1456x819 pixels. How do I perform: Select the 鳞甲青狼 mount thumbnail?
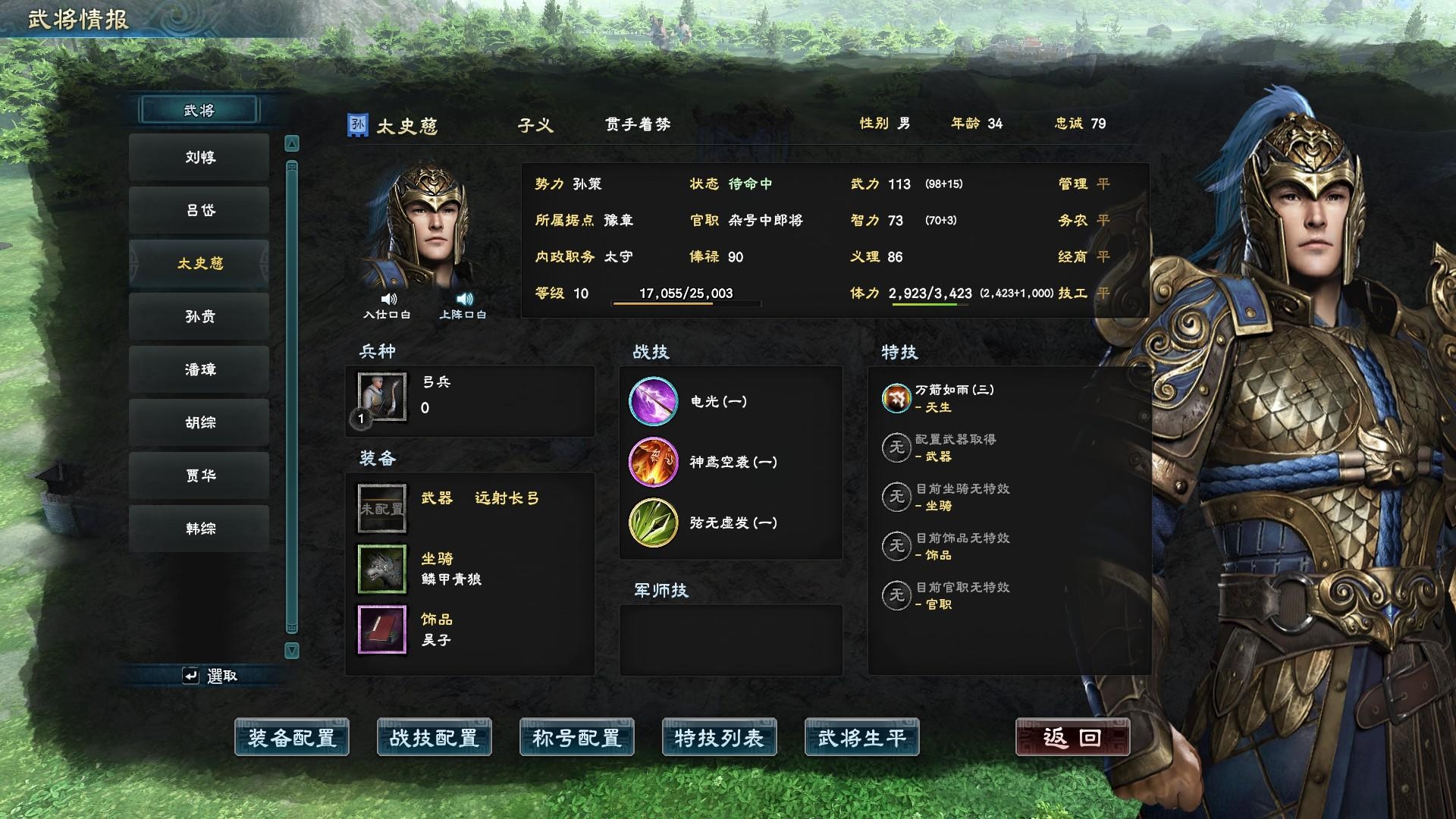coord(381,569)
